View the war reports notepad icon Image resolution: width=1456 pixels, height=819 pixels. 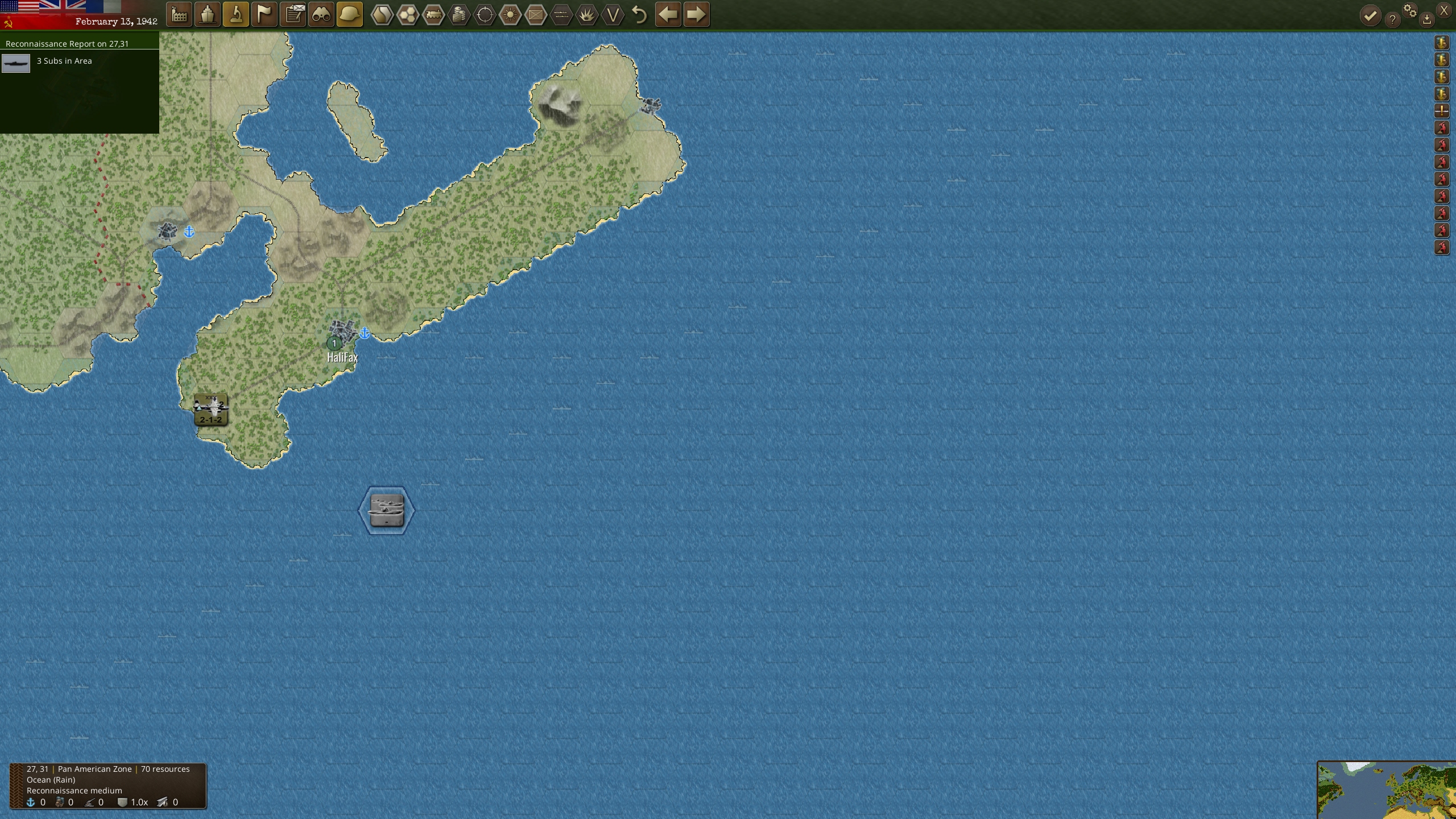293,14
